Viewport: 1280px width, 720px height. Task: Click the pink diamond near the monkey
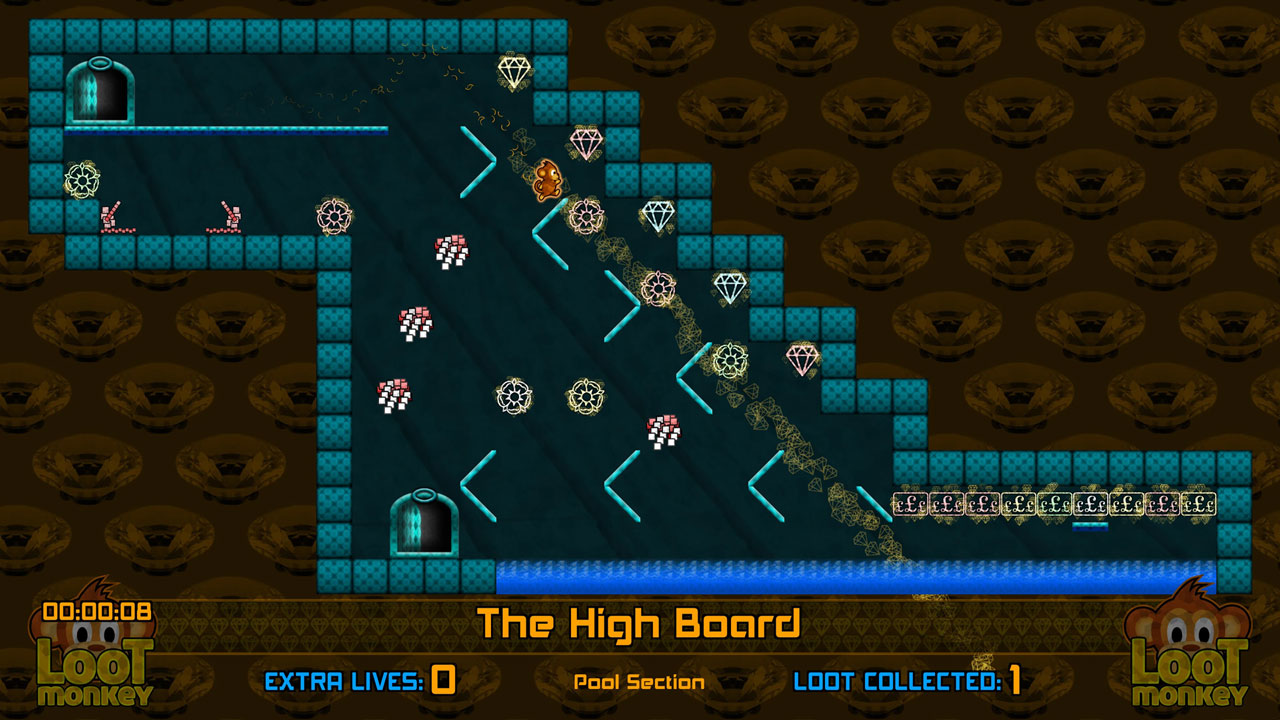[588, 143]
